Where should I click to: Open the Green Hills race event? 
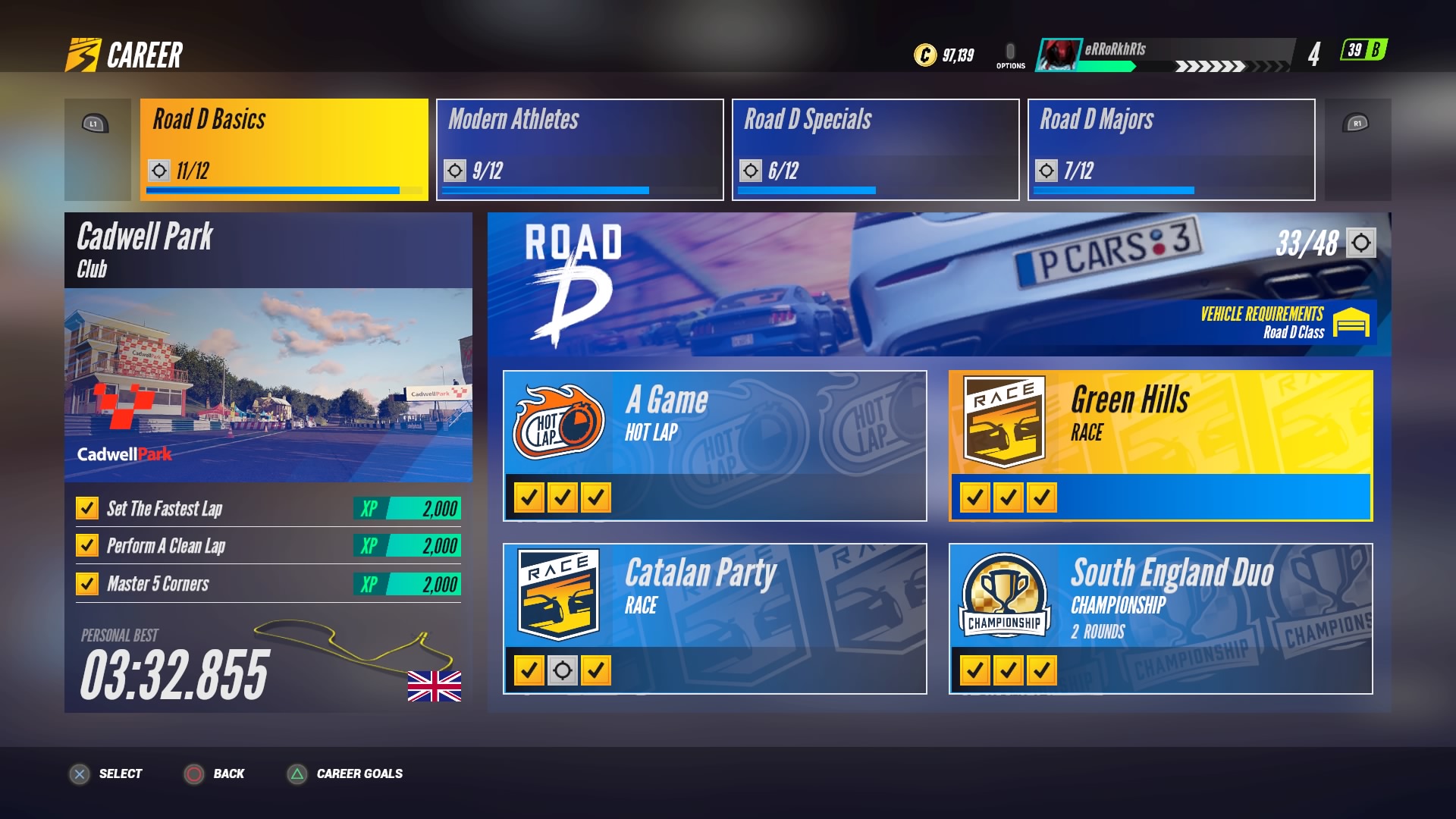(x=1160, y=445)
